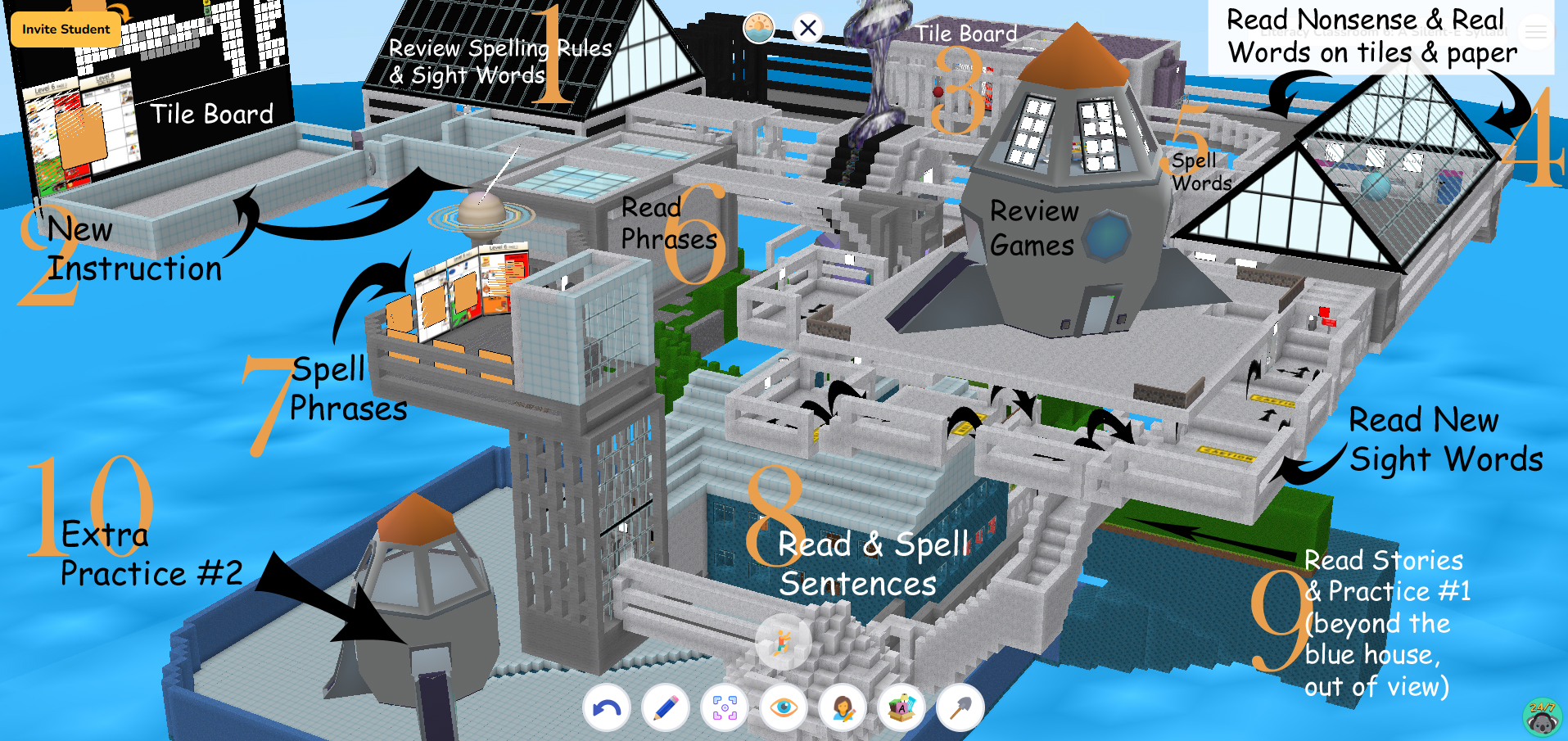The image size is (1568, 741).
Task: Select the shovel terrain tool
Action: click(960, 707)
